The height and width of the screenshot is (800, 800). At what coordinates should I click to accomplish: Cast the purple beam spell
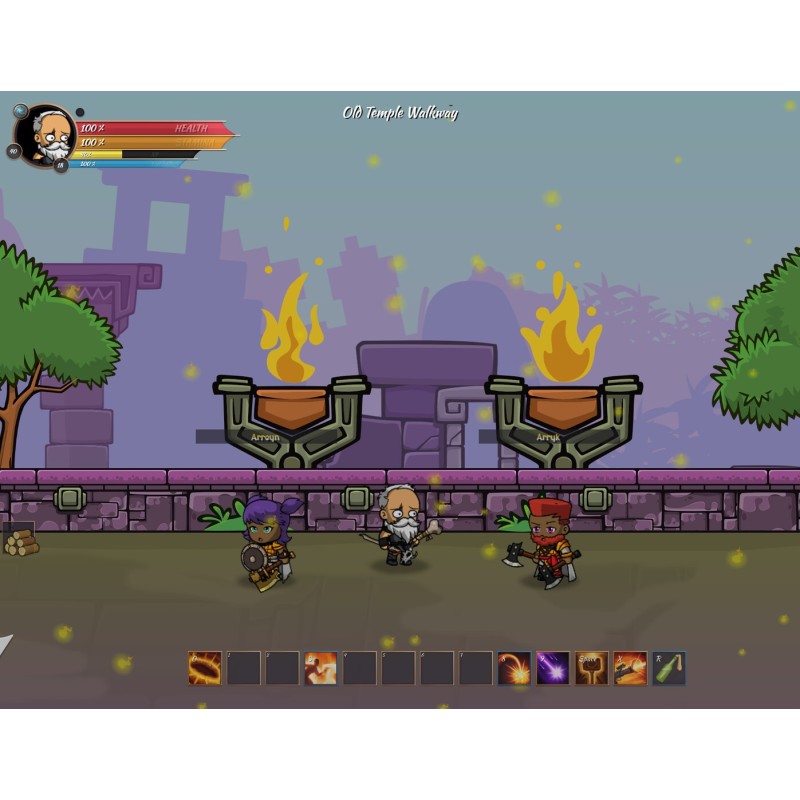point(553,668)
